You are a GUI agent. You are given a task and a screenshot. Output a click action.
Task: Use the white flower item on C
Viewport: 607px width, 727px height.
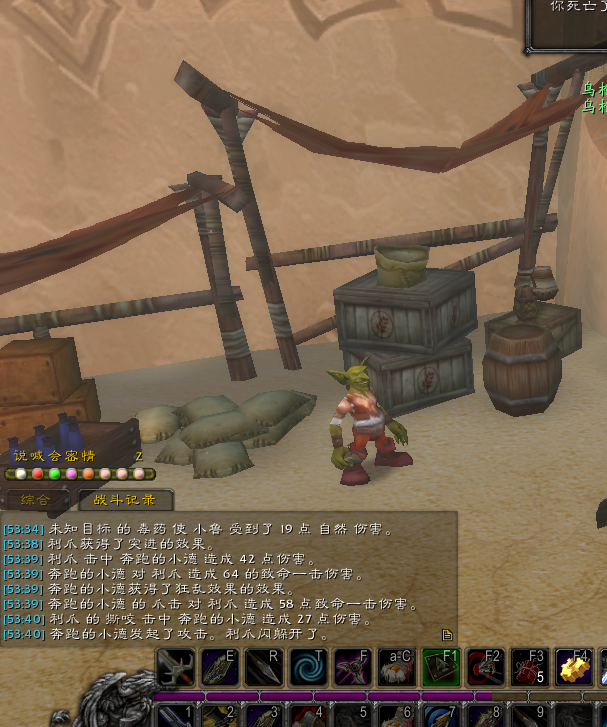point(396,667)
